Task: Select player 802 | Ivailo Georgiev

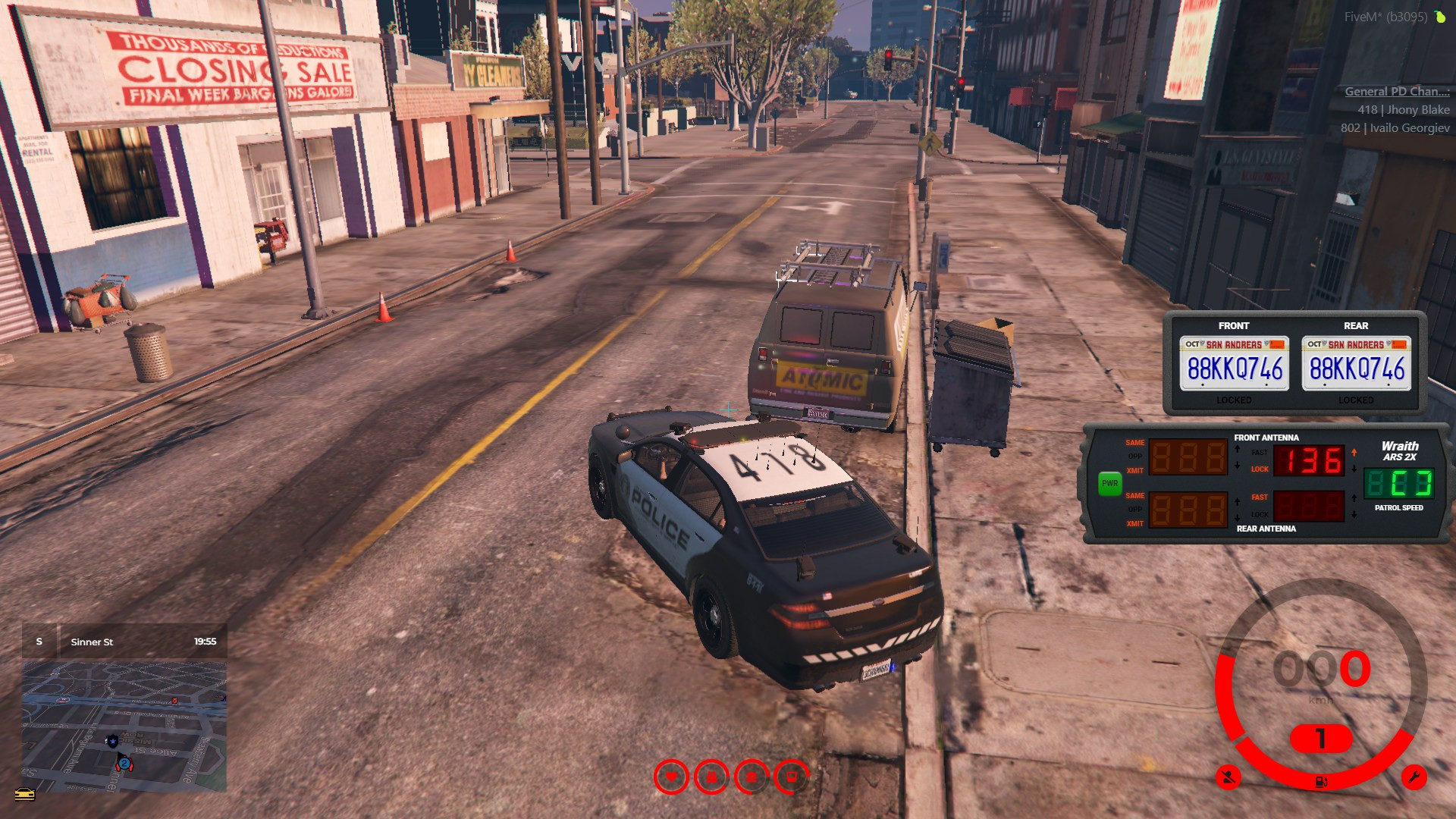Action: click(1395, 128)
